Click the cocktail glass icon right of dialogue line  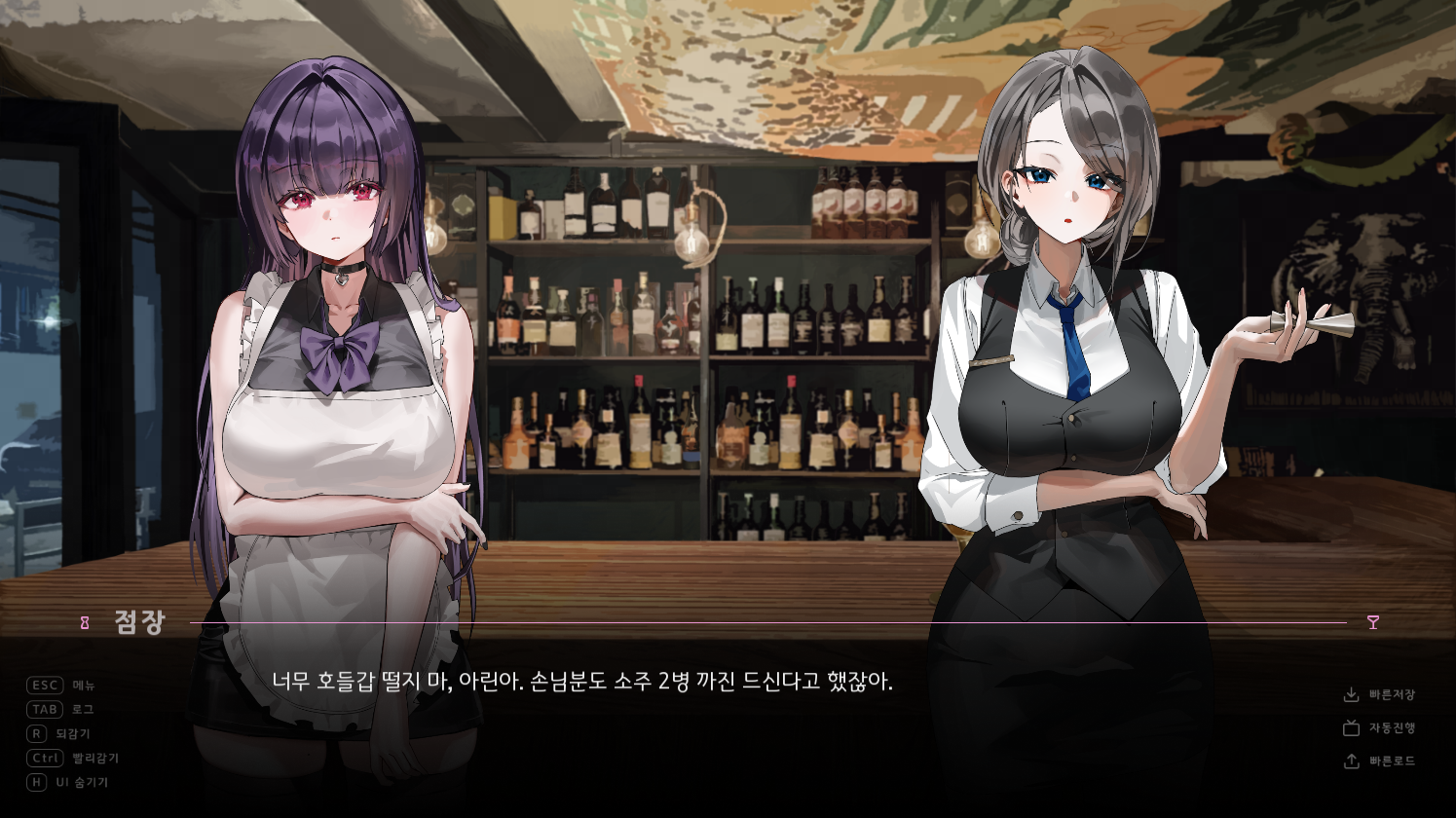point(1371,620)
